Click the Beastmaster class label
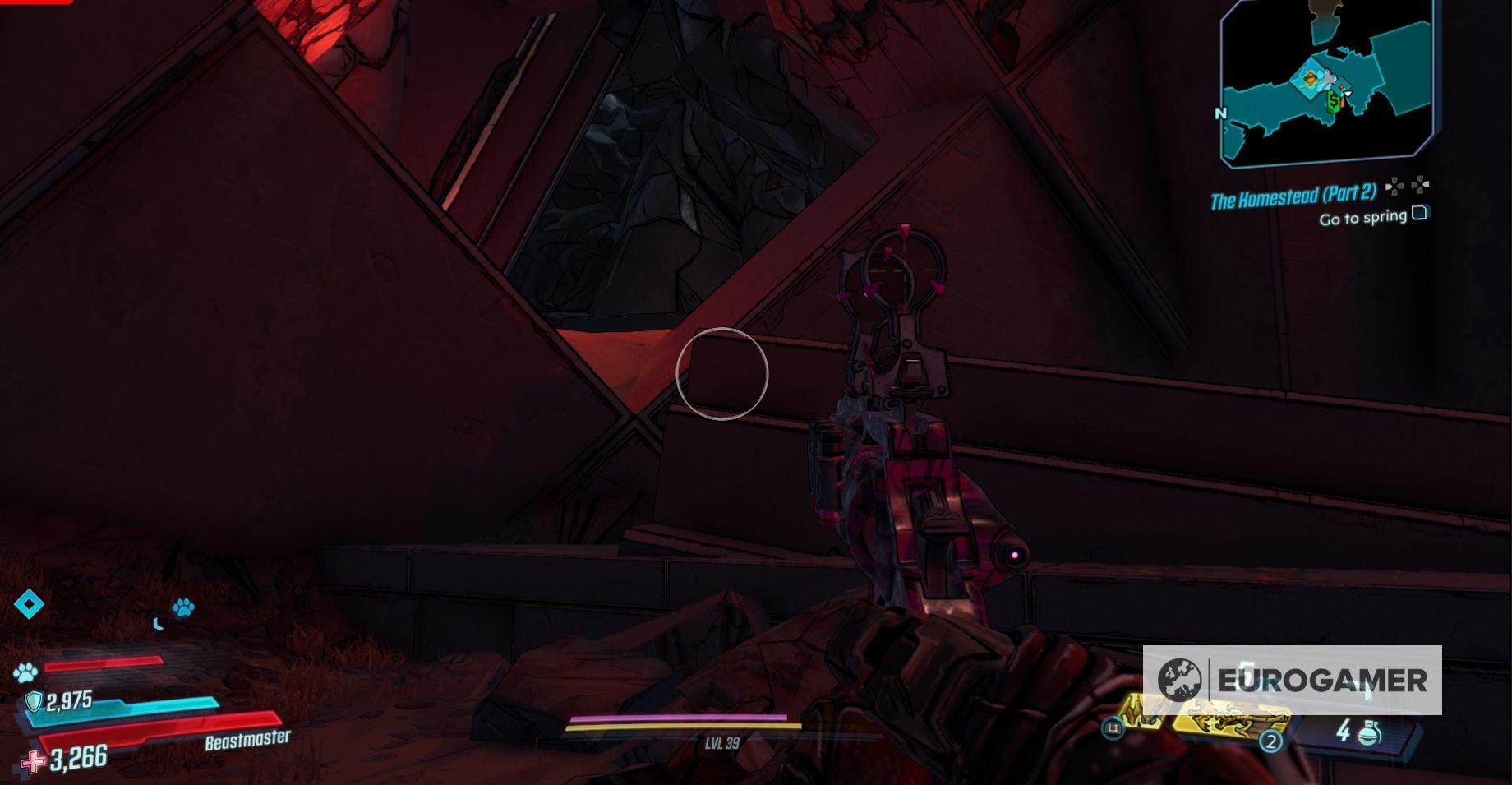Image resolution: width=1512 pixels, height=785 pixels. pos(247,740)
